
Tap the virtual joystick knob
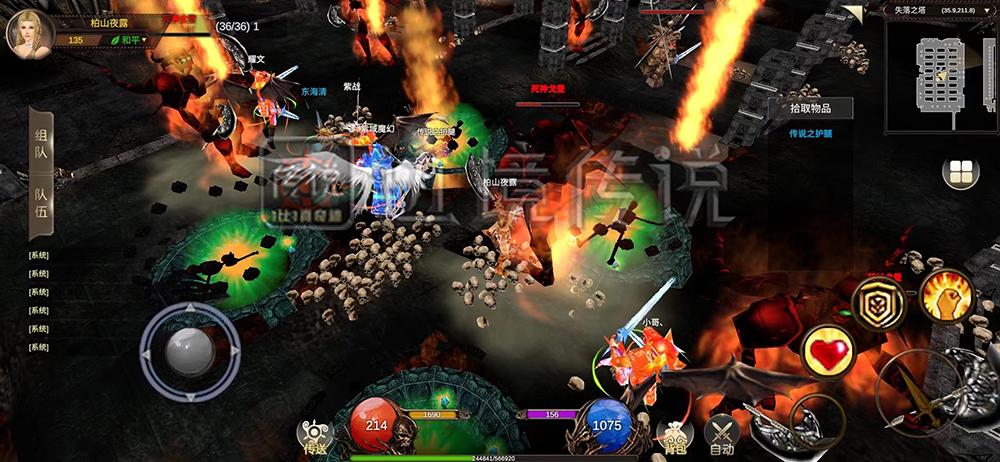tap(189, 351)
